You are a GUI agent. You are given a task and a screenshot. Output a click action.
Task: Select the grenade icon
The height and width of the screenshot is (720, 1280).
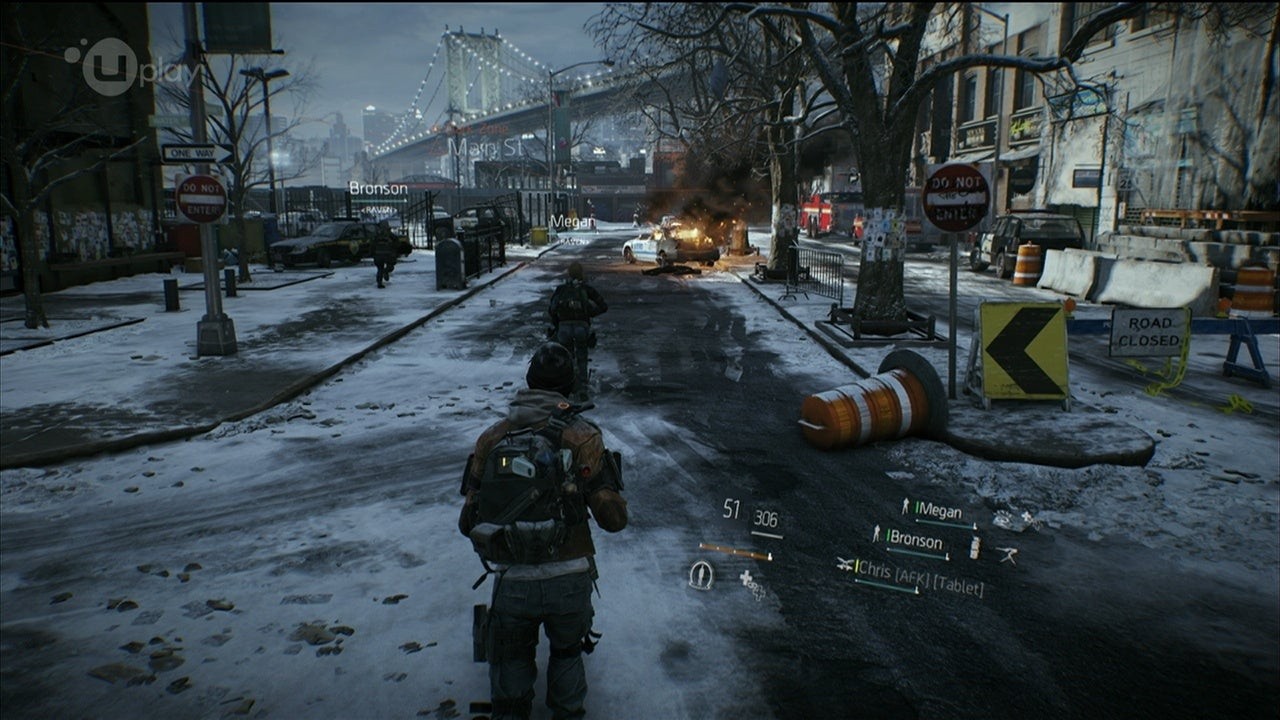click(x=975, y=547)
